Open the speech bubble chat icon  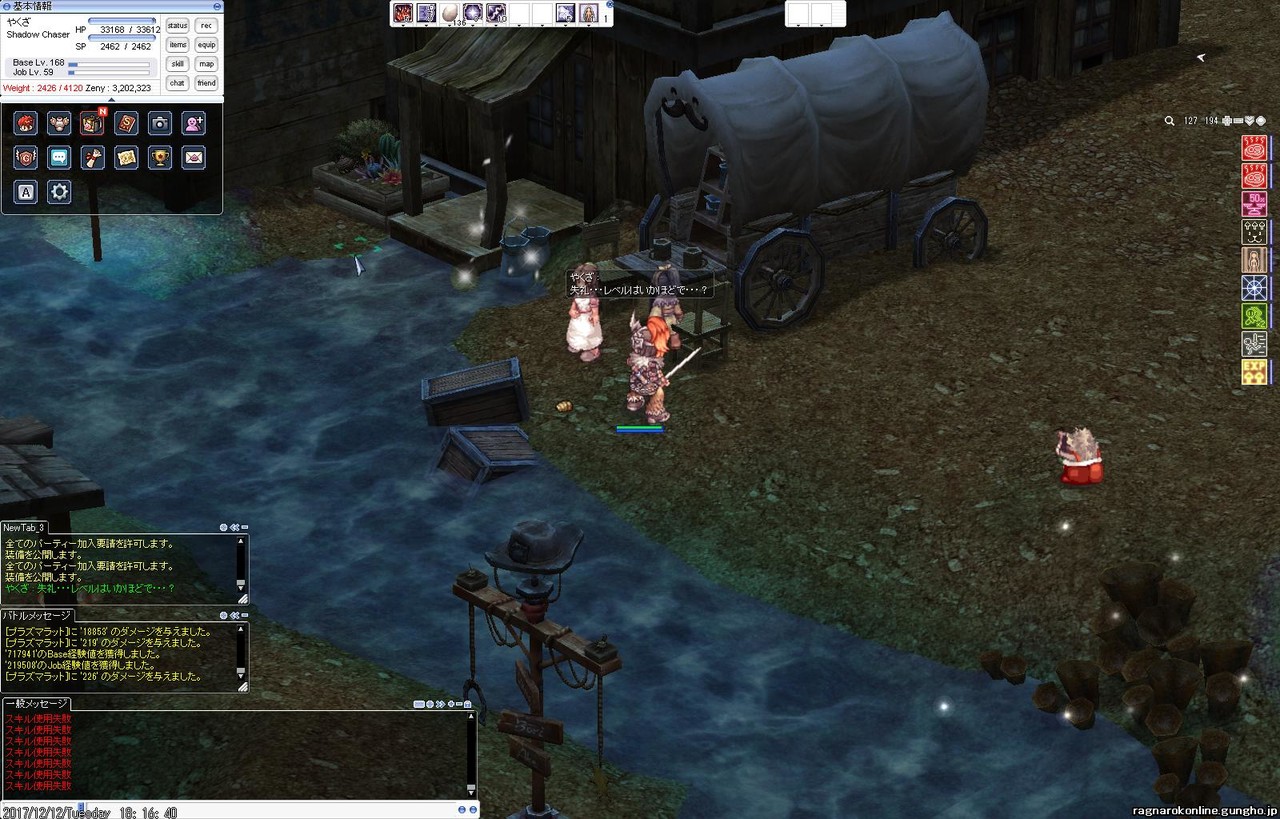click(59, 157)
